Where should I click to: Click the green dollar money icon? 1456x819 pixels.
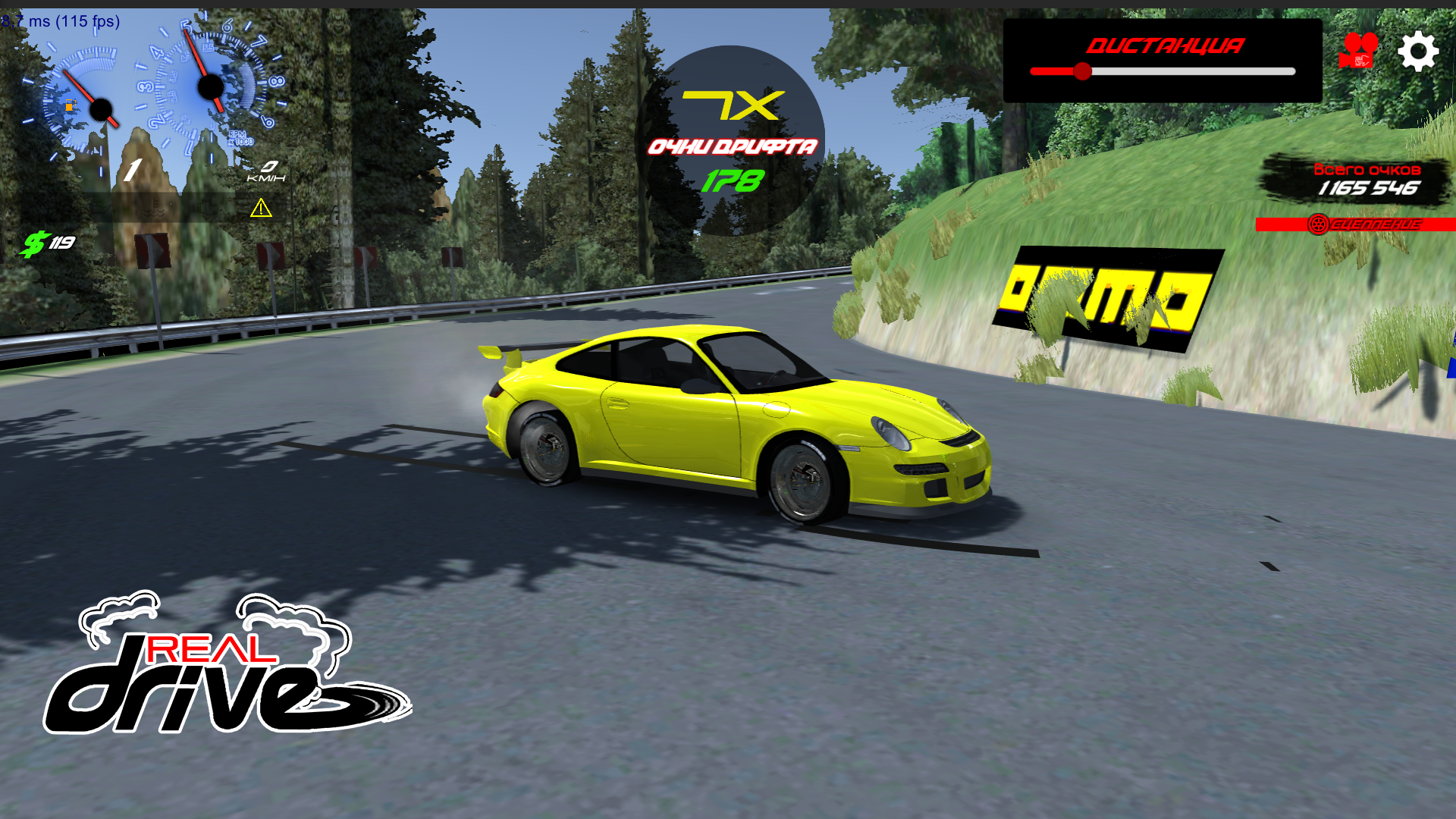click(x=34, y=243)
